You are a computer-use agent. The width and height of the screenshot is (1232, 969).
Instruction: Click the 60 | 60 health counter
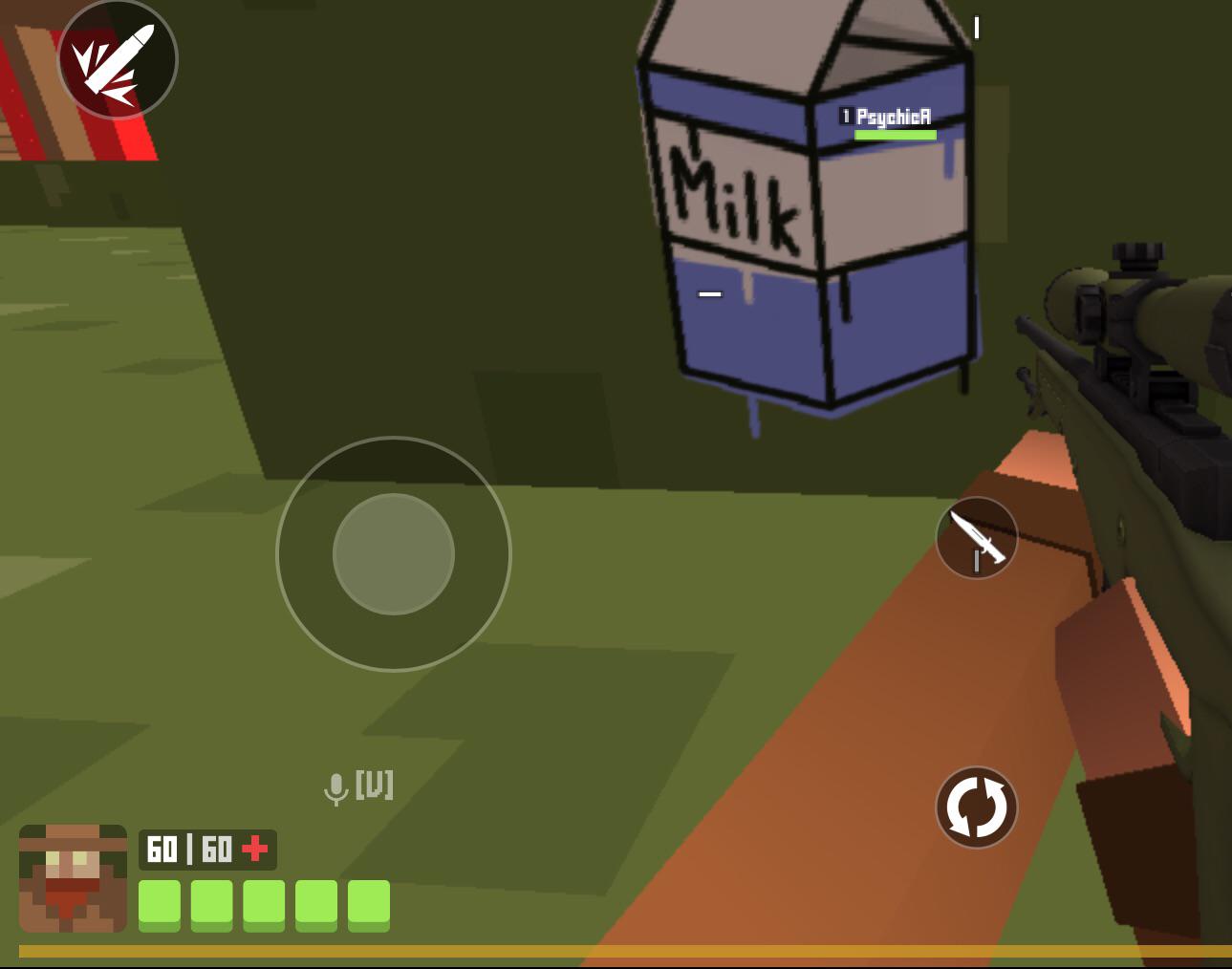(191, 846)
